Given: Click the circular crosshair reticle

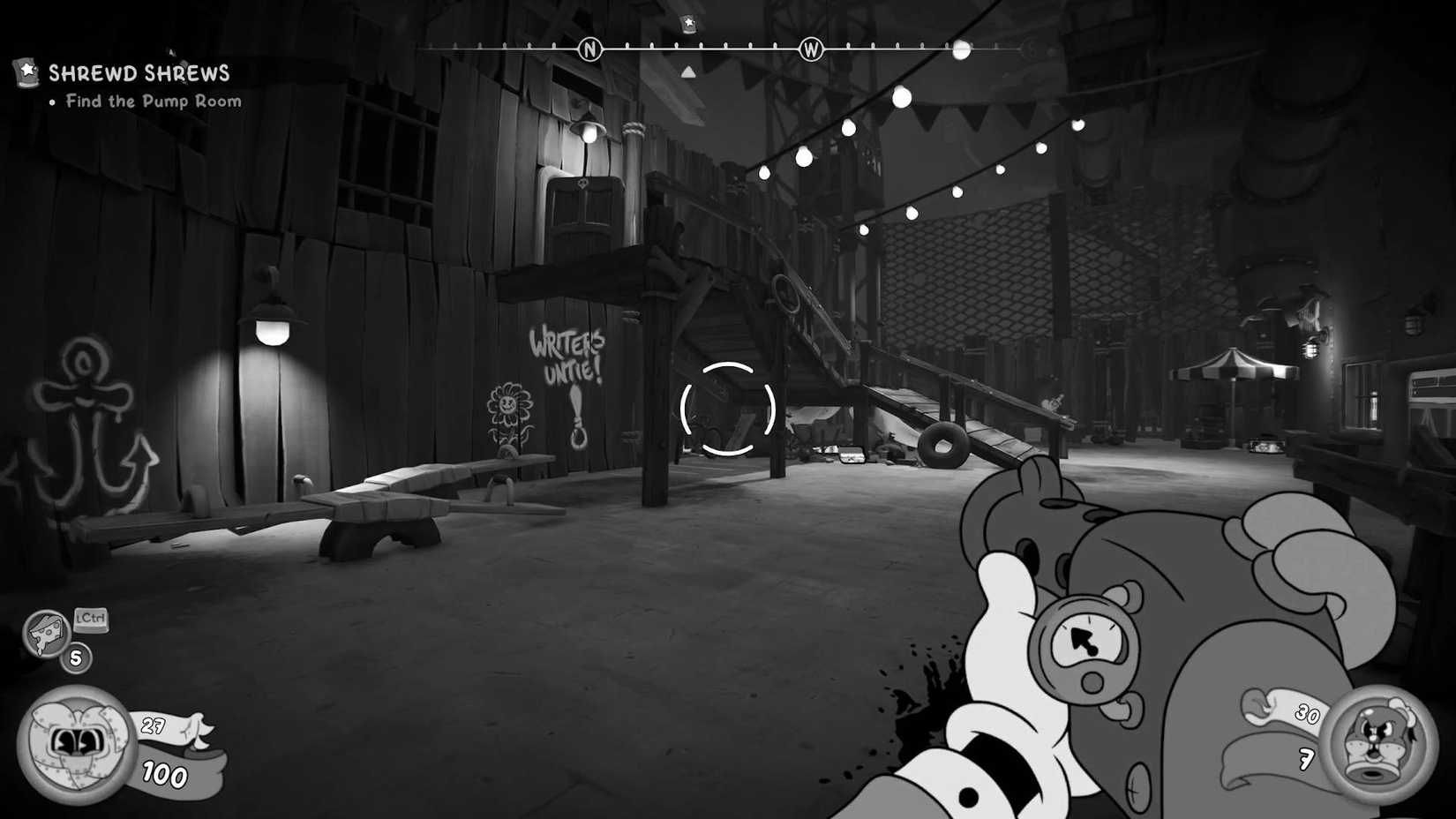Looking at the screenshot, I should point(727,408).
